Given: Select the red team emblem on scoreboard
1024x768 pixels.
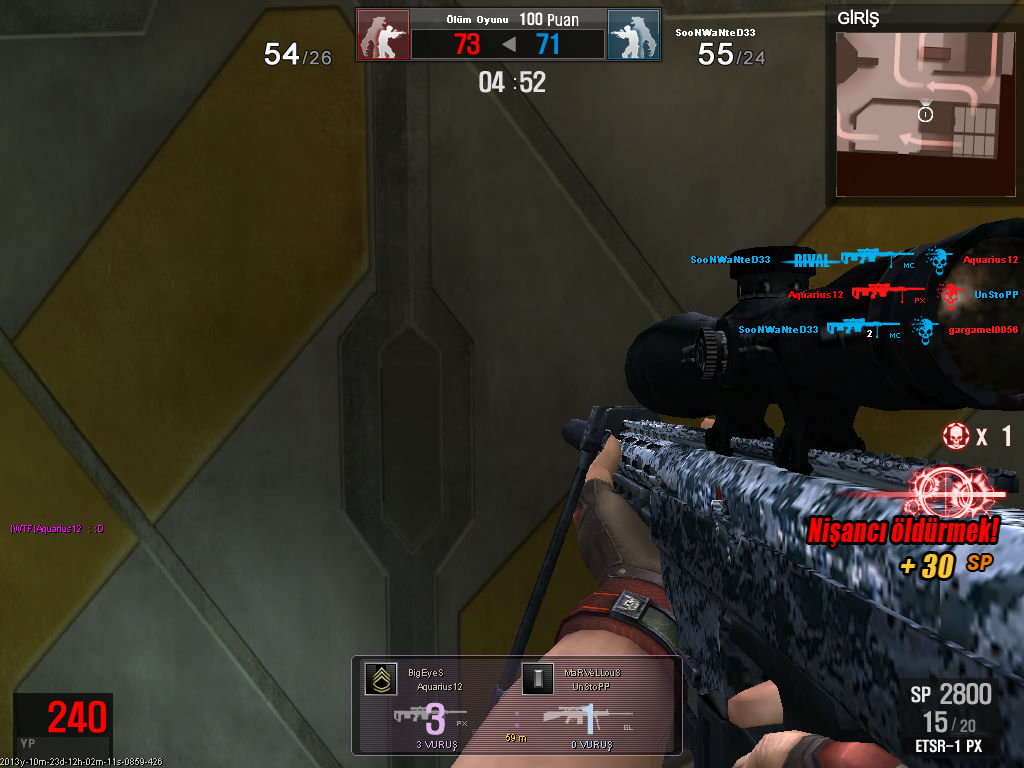Looking at the screenshot, I should [x=383, y=35].
